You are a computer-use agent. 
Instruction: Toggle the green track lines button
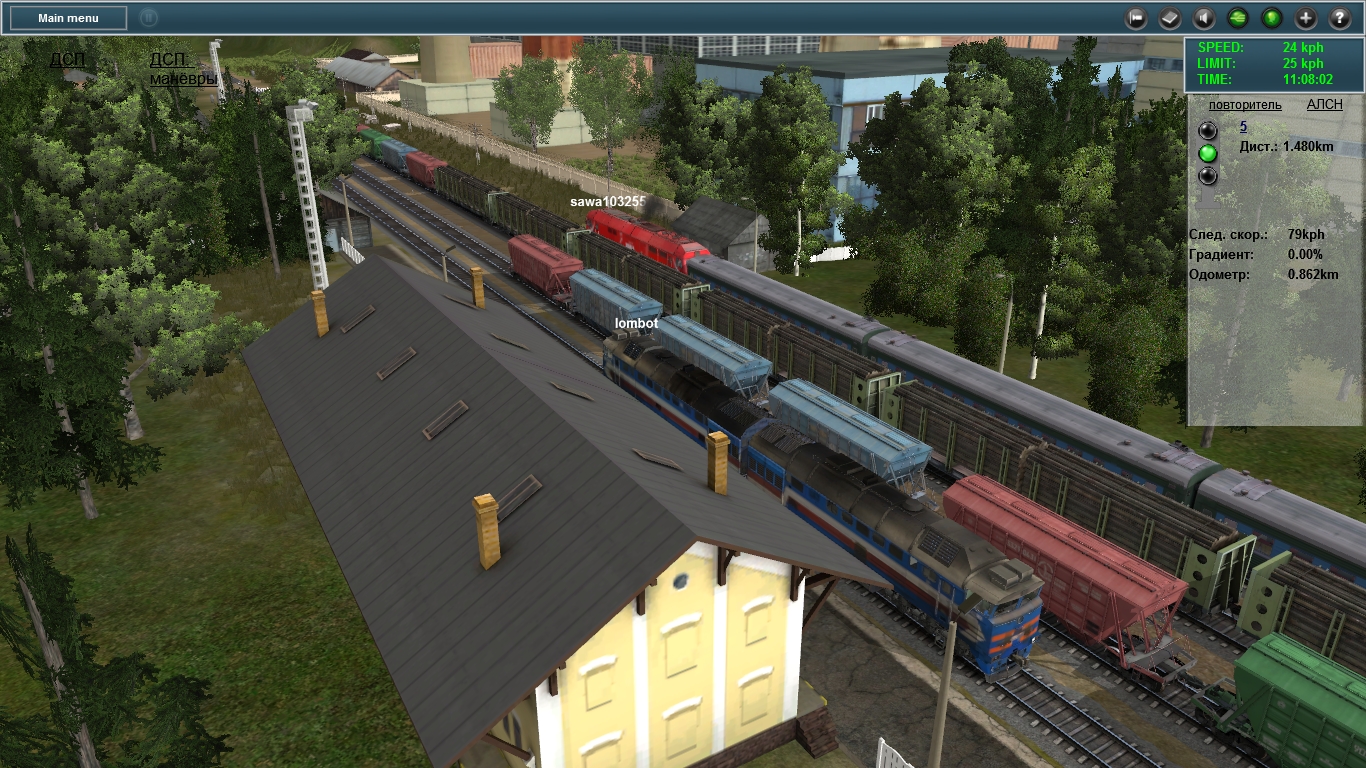pyautogui.click(x=1238, y=18)
